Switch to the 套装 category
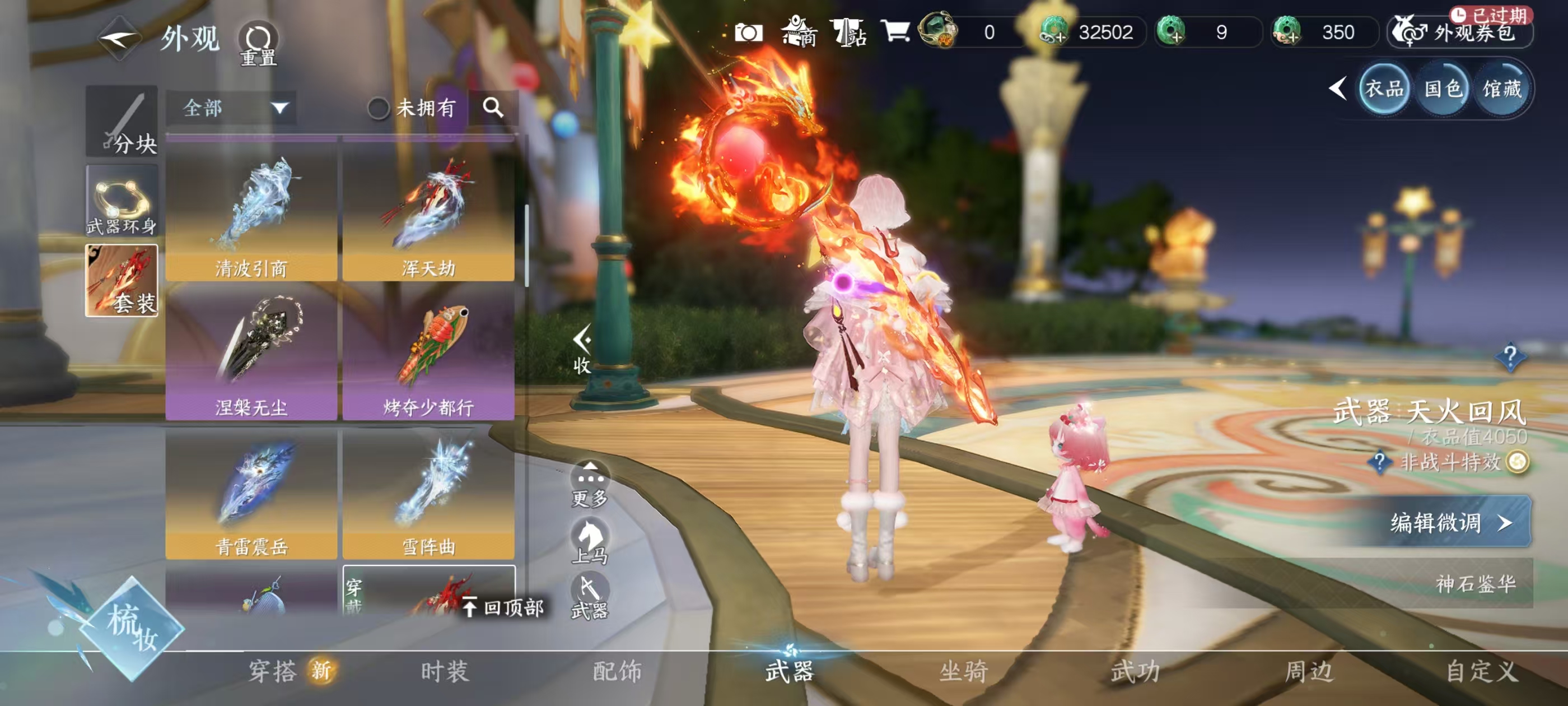Screen dimensions: 1568x706 pos(122,281)
